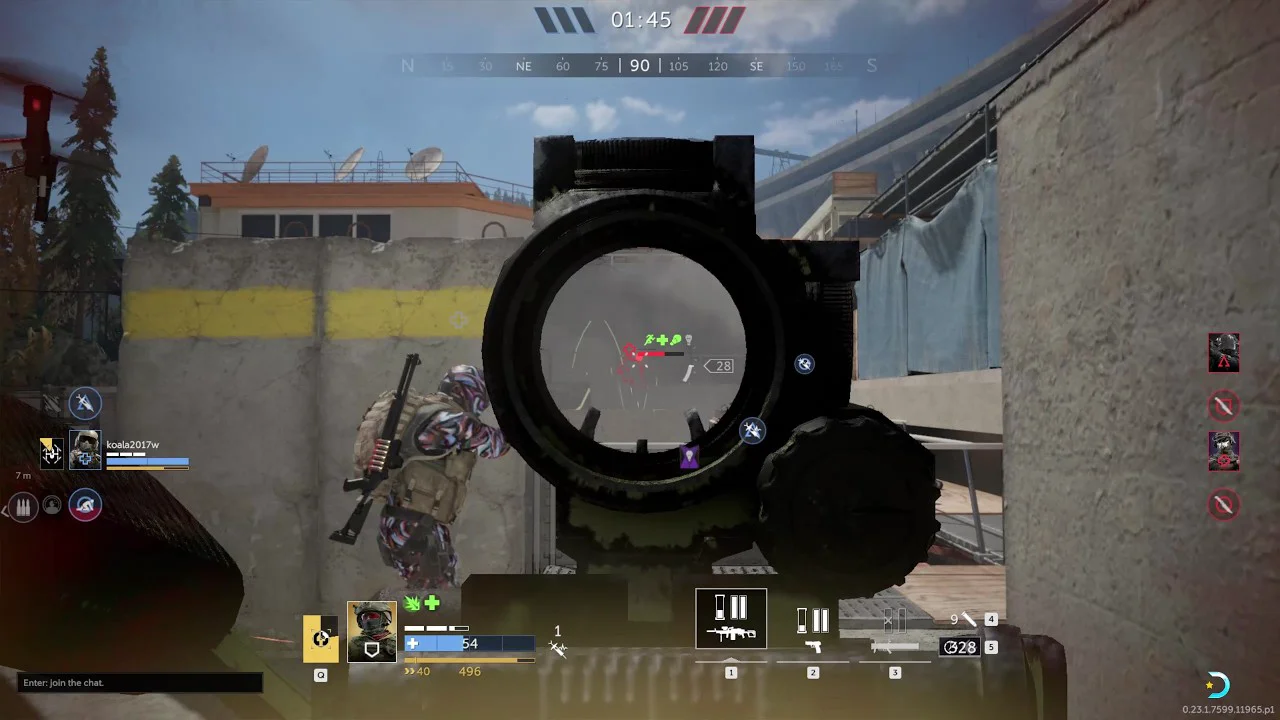Use the healing syringe item
Viewport: 1280px width, 720px height.
point(967,620)
